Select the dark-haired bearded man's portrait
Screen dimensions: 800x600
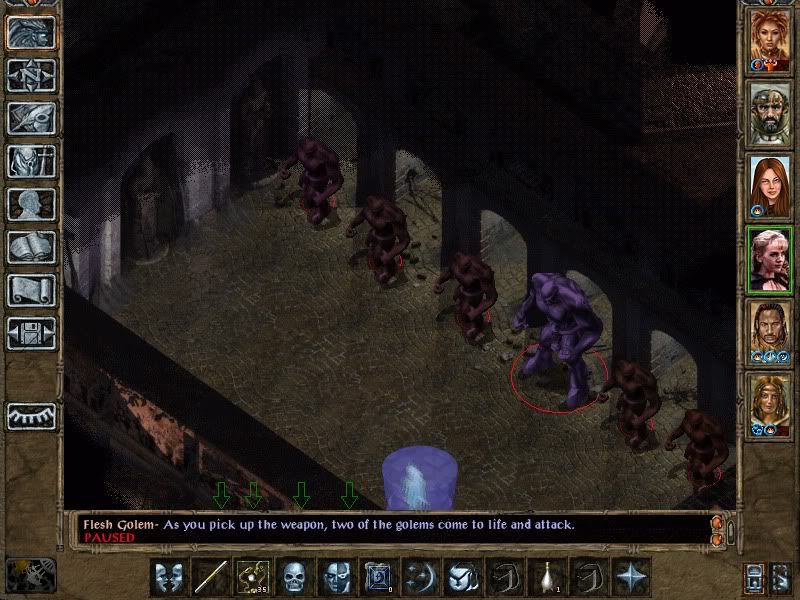(771, 331)
